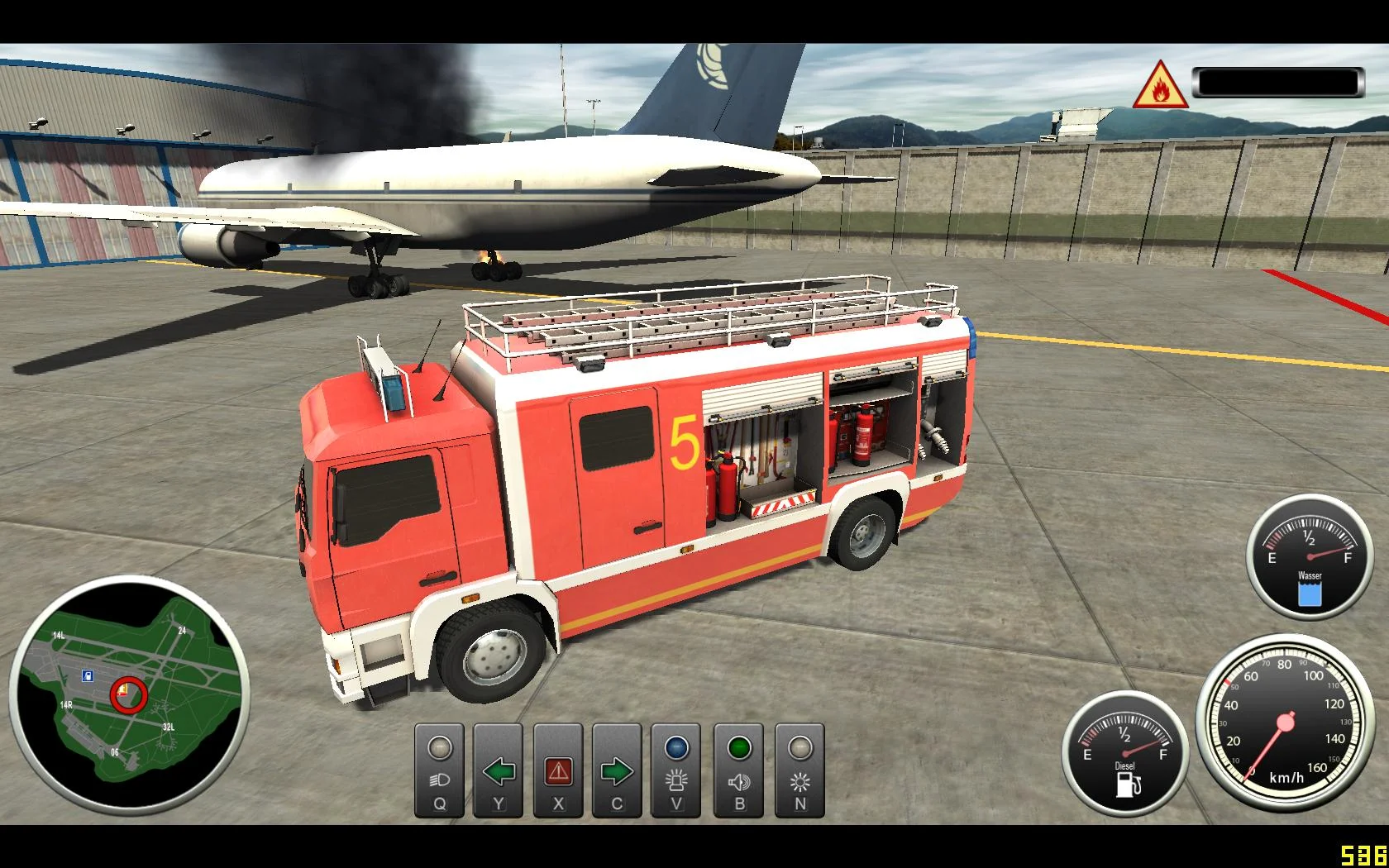Activate the left turn signal arrow
Viewport: 1389px width, 868px height.
click(x=499, y=770)
